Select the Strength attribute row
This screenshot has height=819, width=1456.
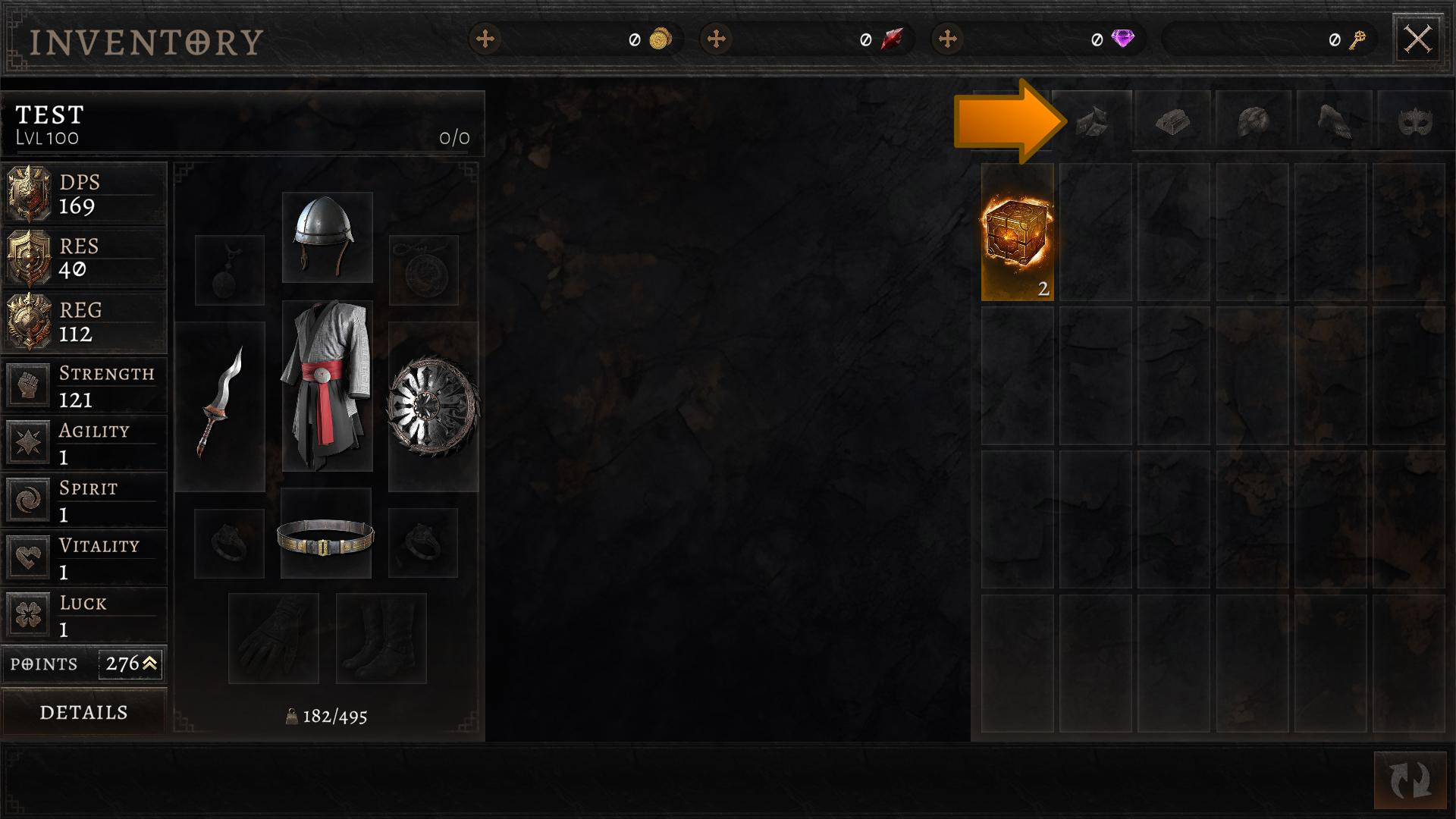(x=83, y=385)
